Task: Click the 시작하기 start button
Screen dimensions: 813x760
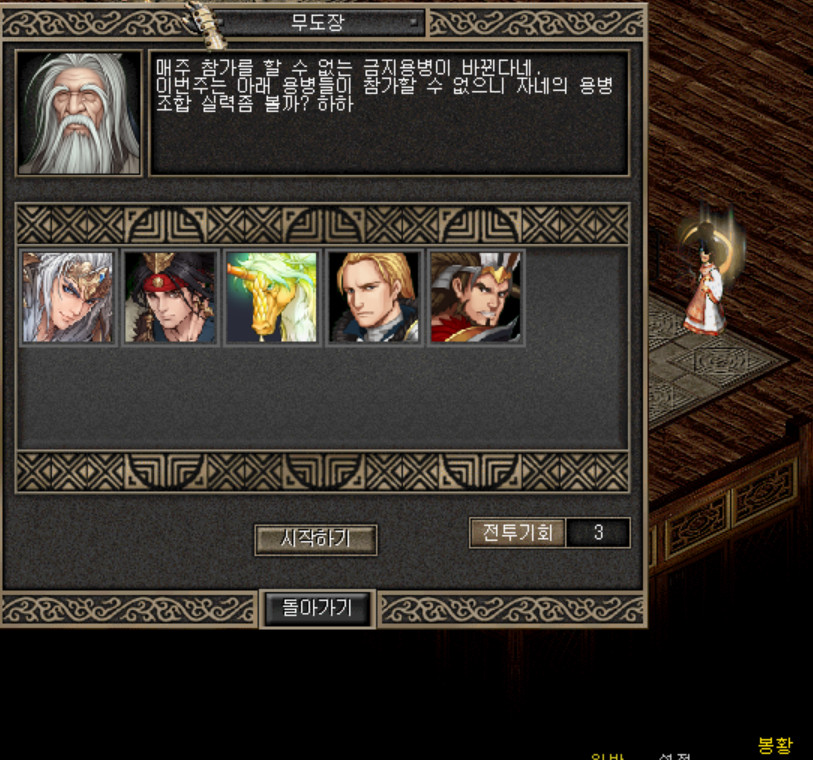Action: 315,539
